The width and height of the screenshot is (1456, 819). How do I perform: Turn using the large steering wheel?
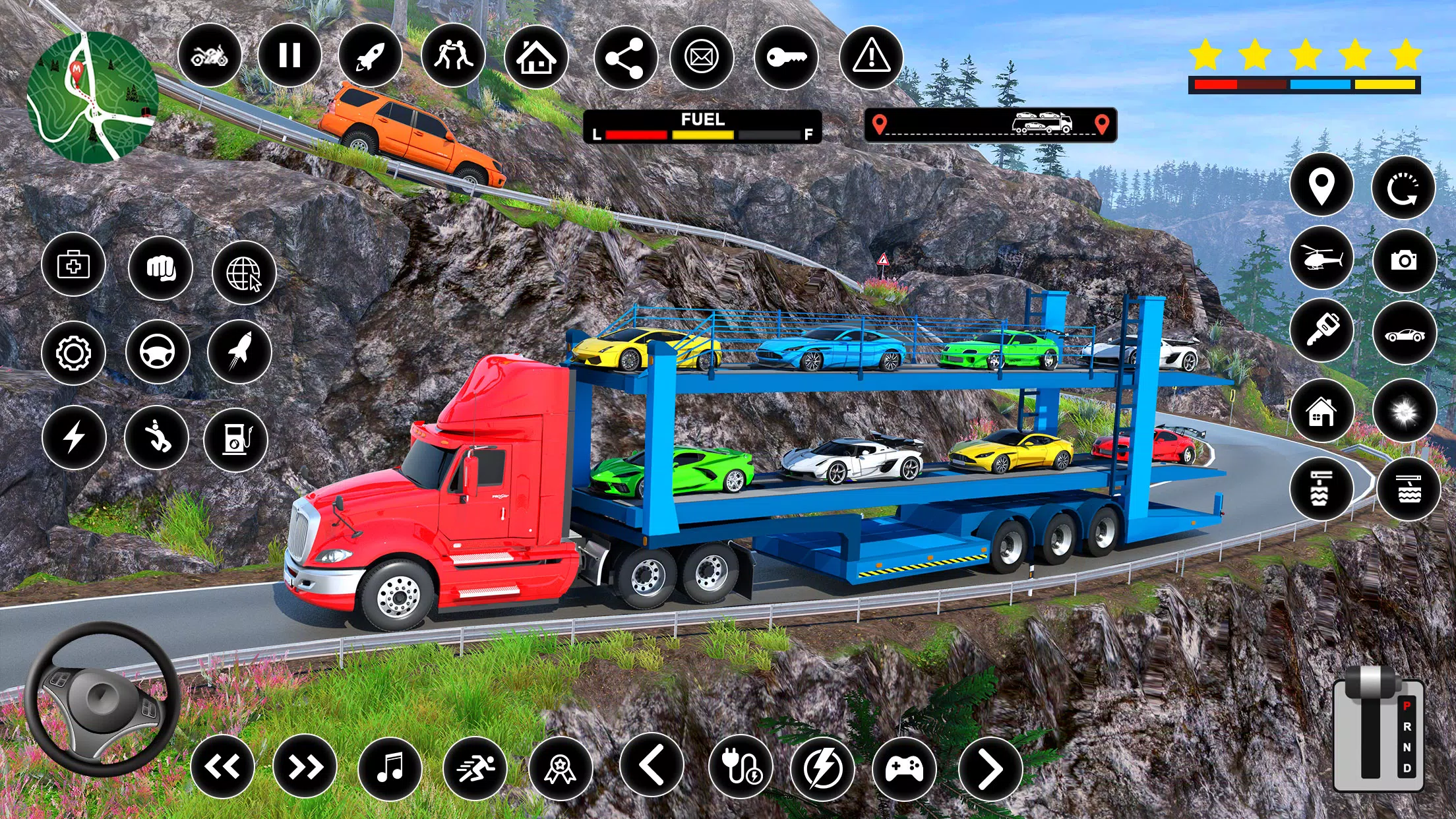click(x=102, y=699)
